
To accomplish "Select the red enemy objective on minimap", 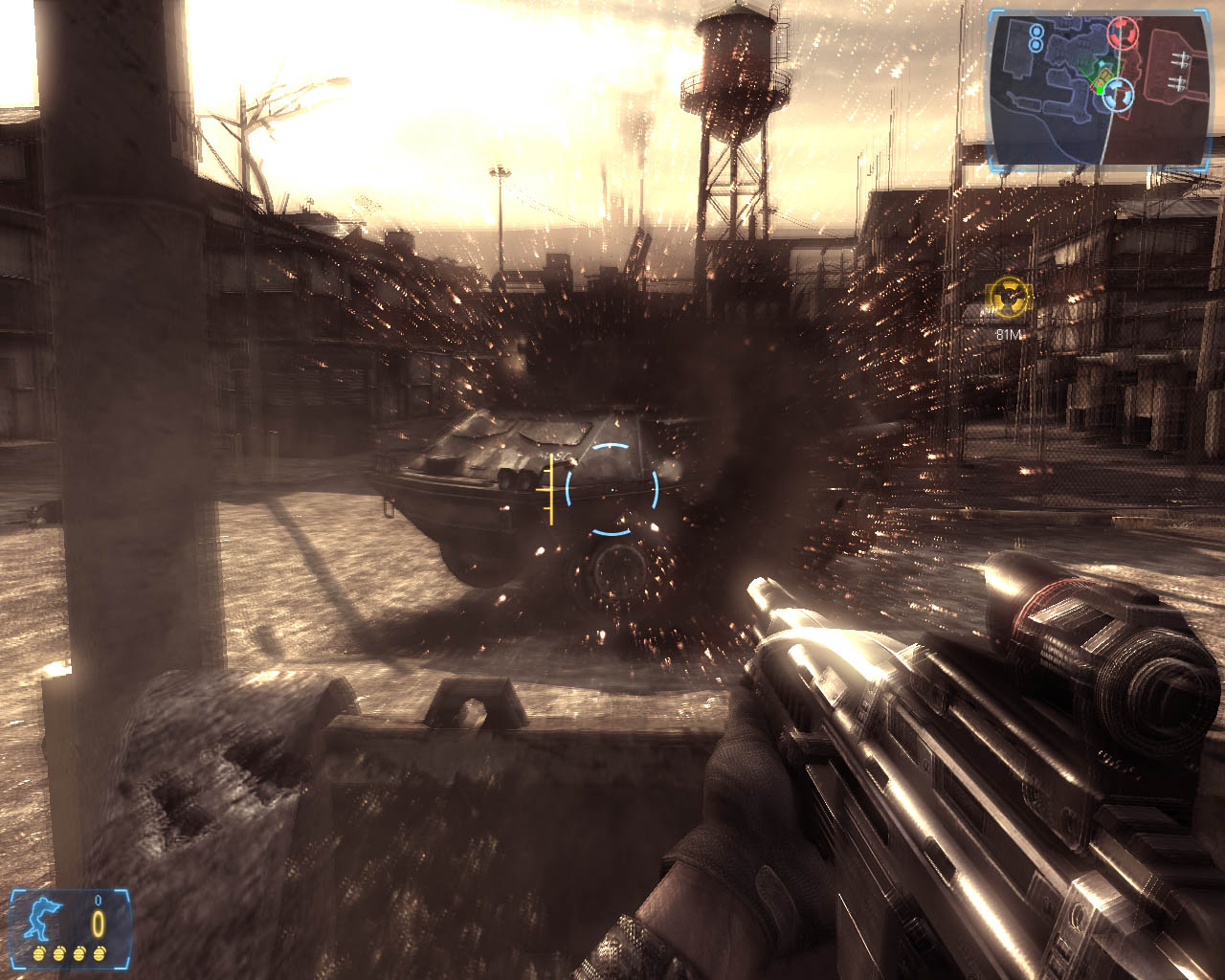I will point(1122,33).
